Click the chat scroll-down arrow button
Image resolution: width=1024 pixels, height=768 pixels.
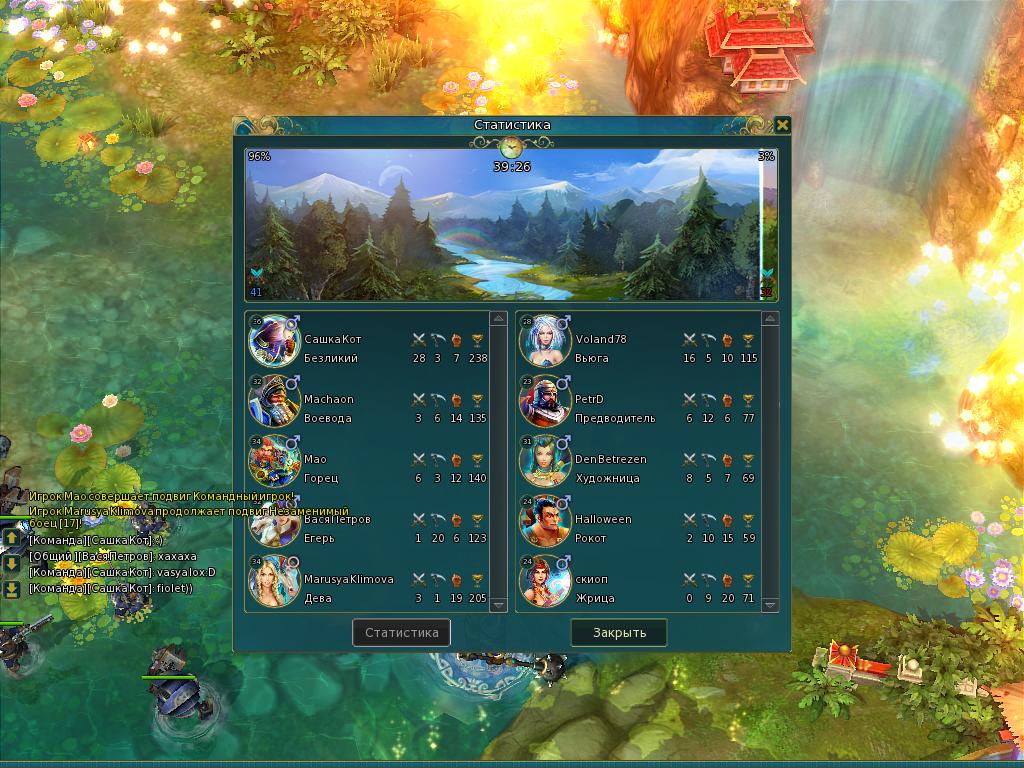click(x=11, y=563)
